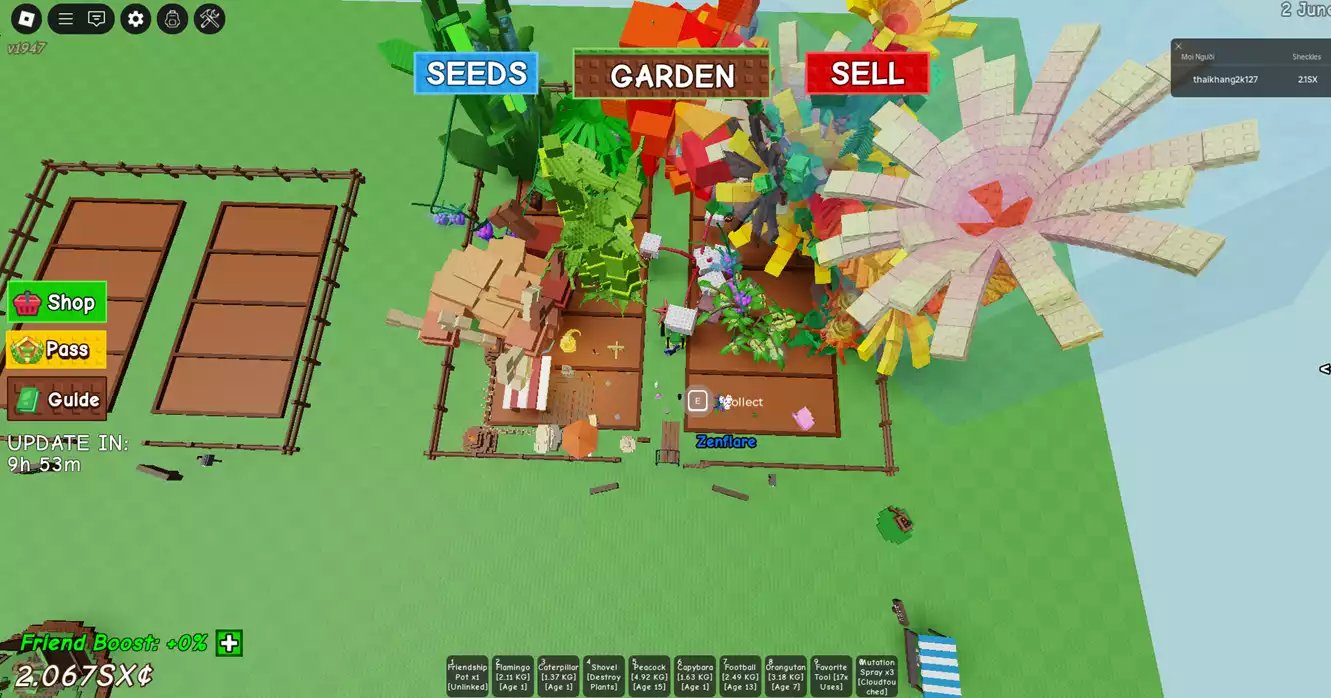Select the Favorite Tool slot
The width and height of the screenshot is (1331, 698).
coord(831,676)
